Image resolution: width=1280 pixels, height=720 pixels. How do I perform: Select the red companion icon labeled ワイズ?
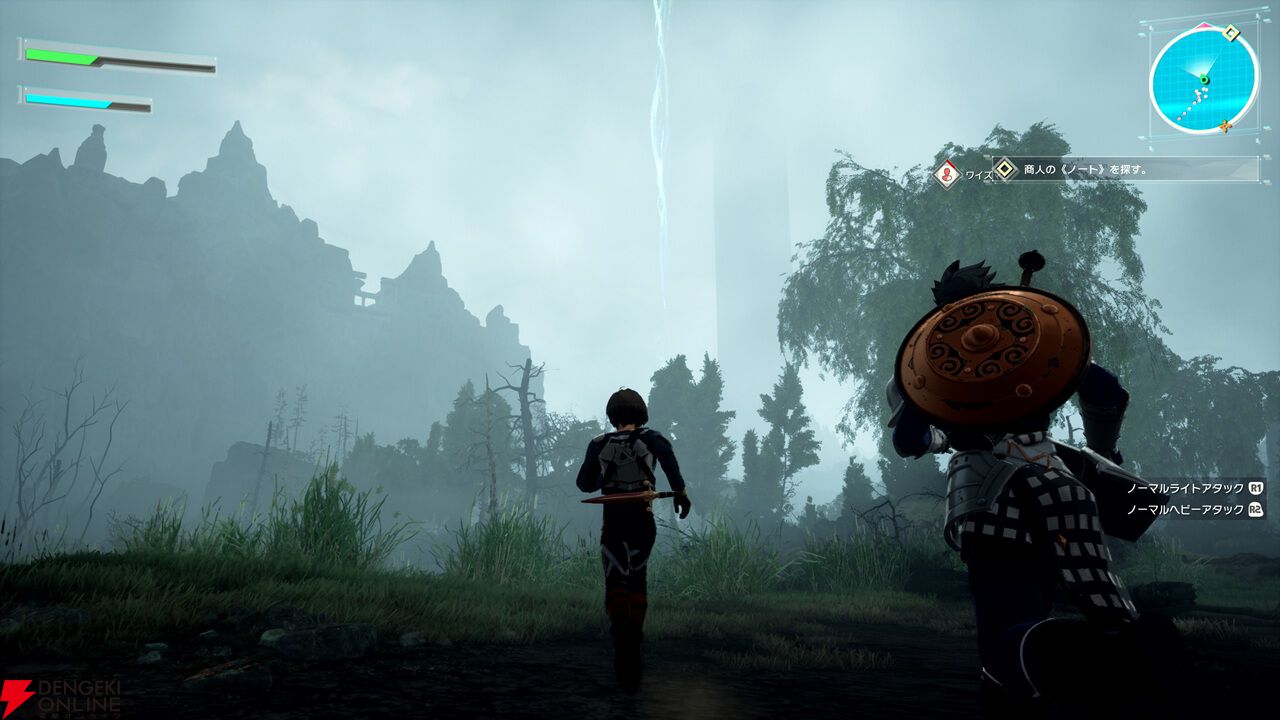[x=947, y=174]
